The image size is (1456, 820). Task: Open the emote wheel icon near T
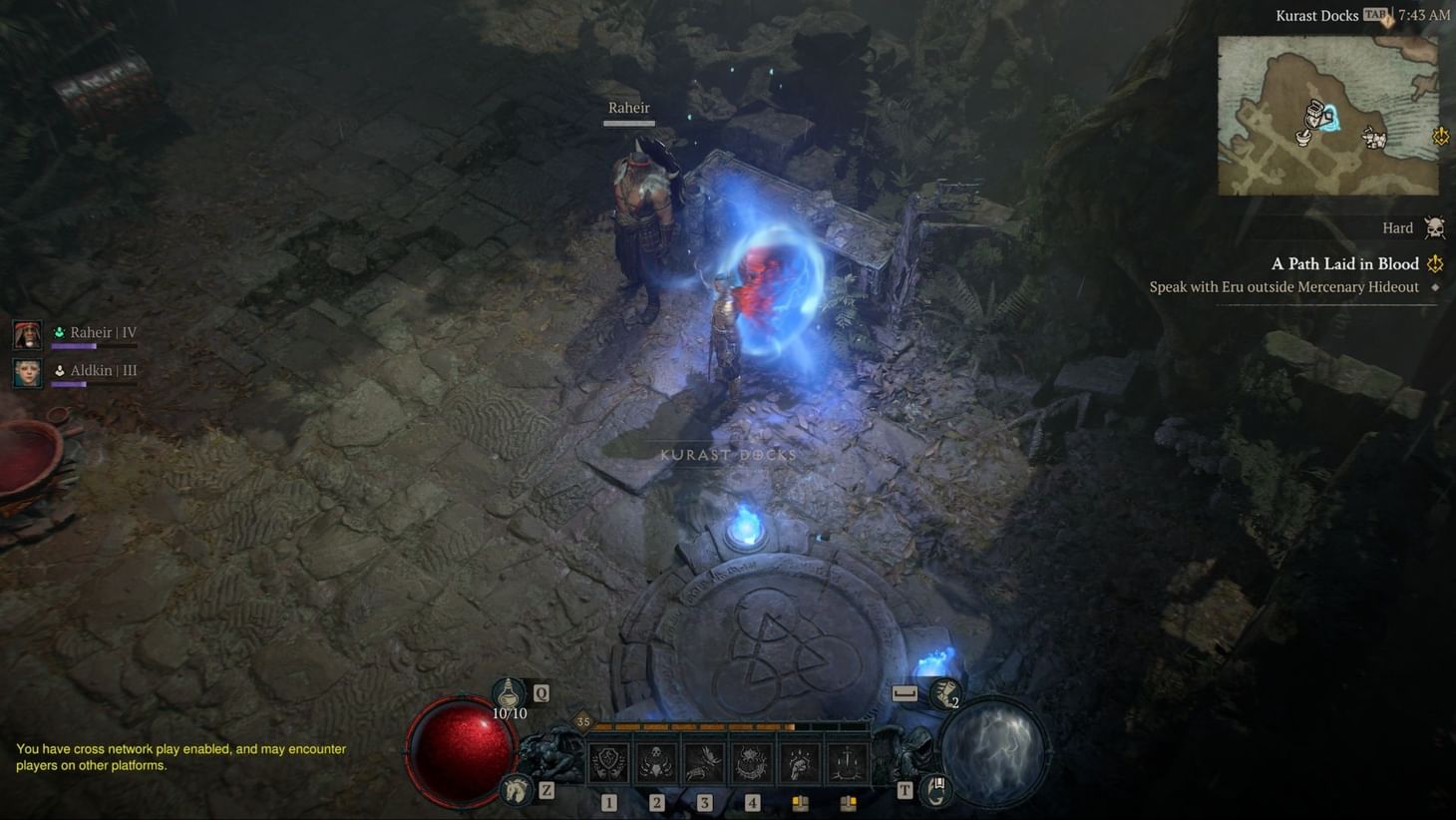click(x=935, y=790)
